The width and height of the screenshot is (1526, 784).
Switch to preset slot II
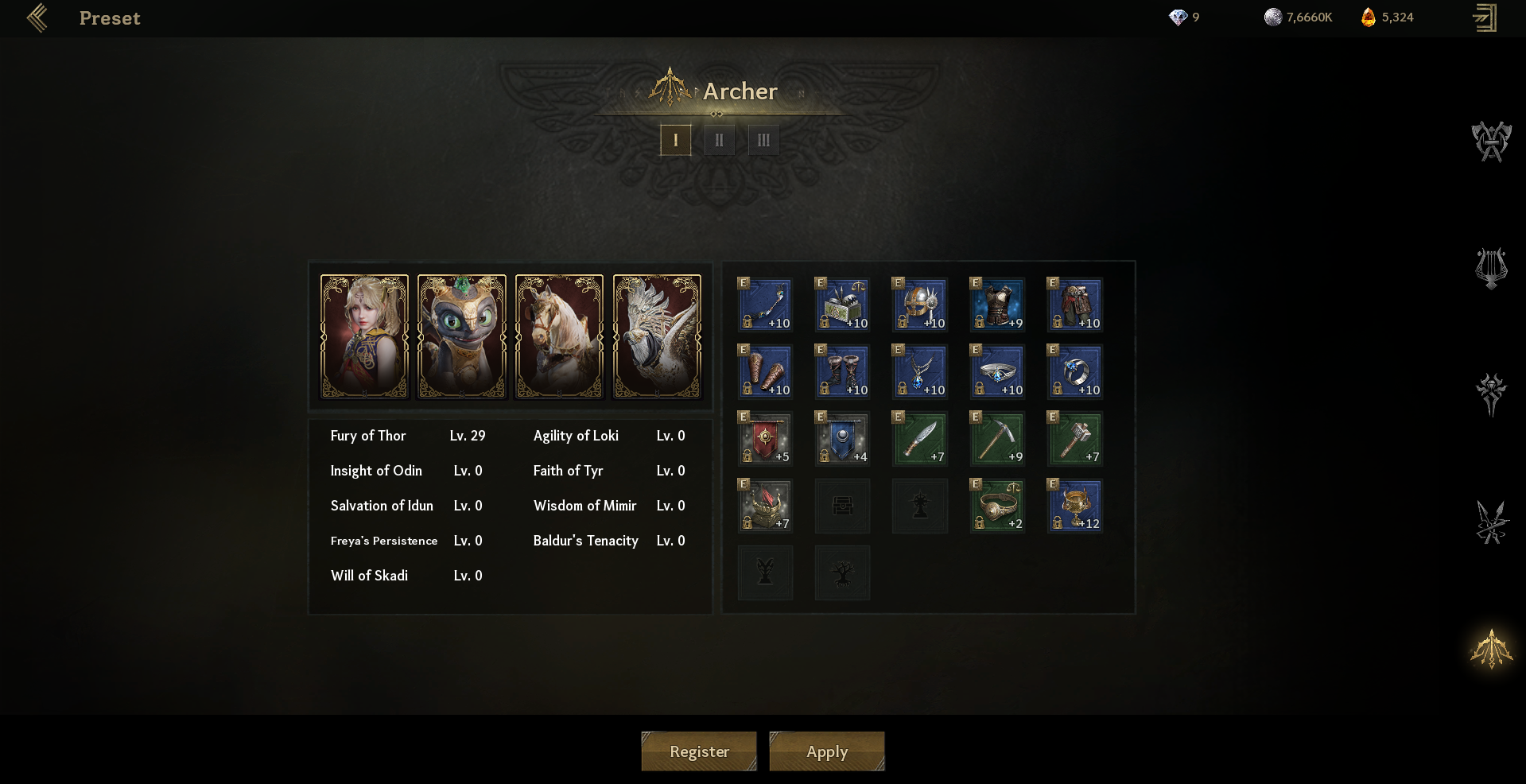[x=719, y=140]
